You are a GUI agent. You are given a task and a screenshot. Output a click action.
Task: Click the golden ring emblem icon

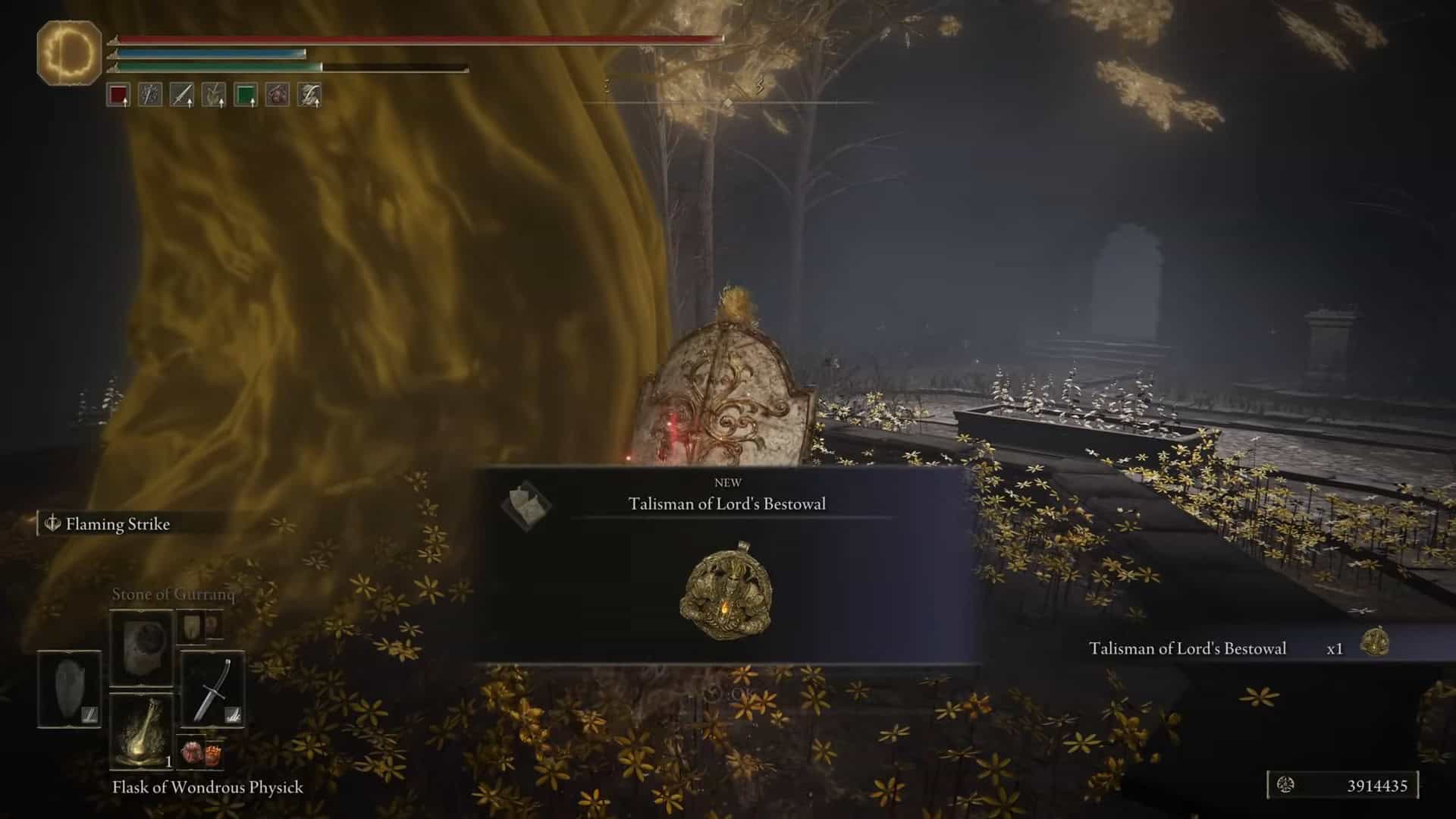(x=69, y=52)
